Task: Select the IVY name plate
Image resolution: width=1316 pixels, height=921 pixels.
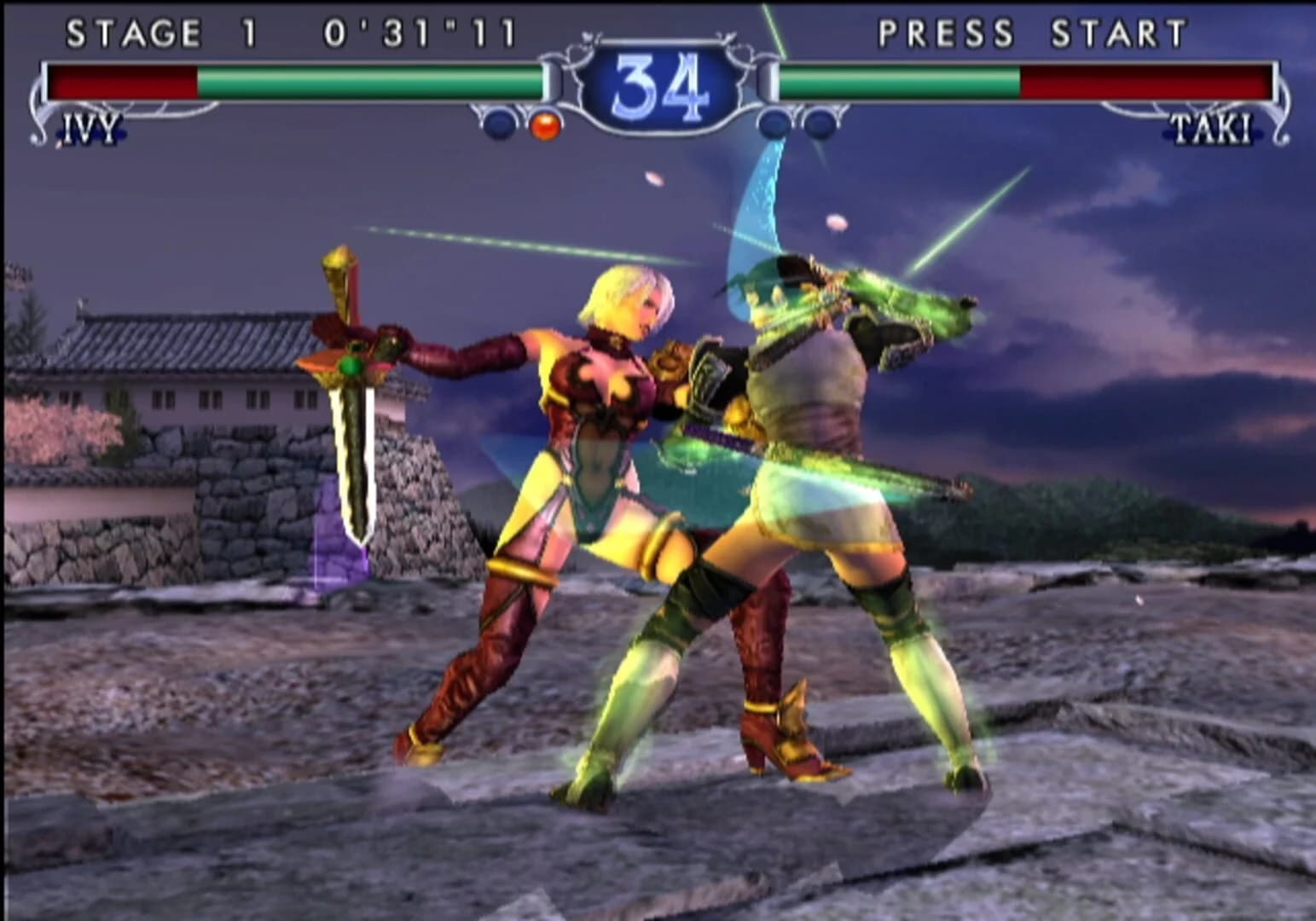Action: coord(88,130)
